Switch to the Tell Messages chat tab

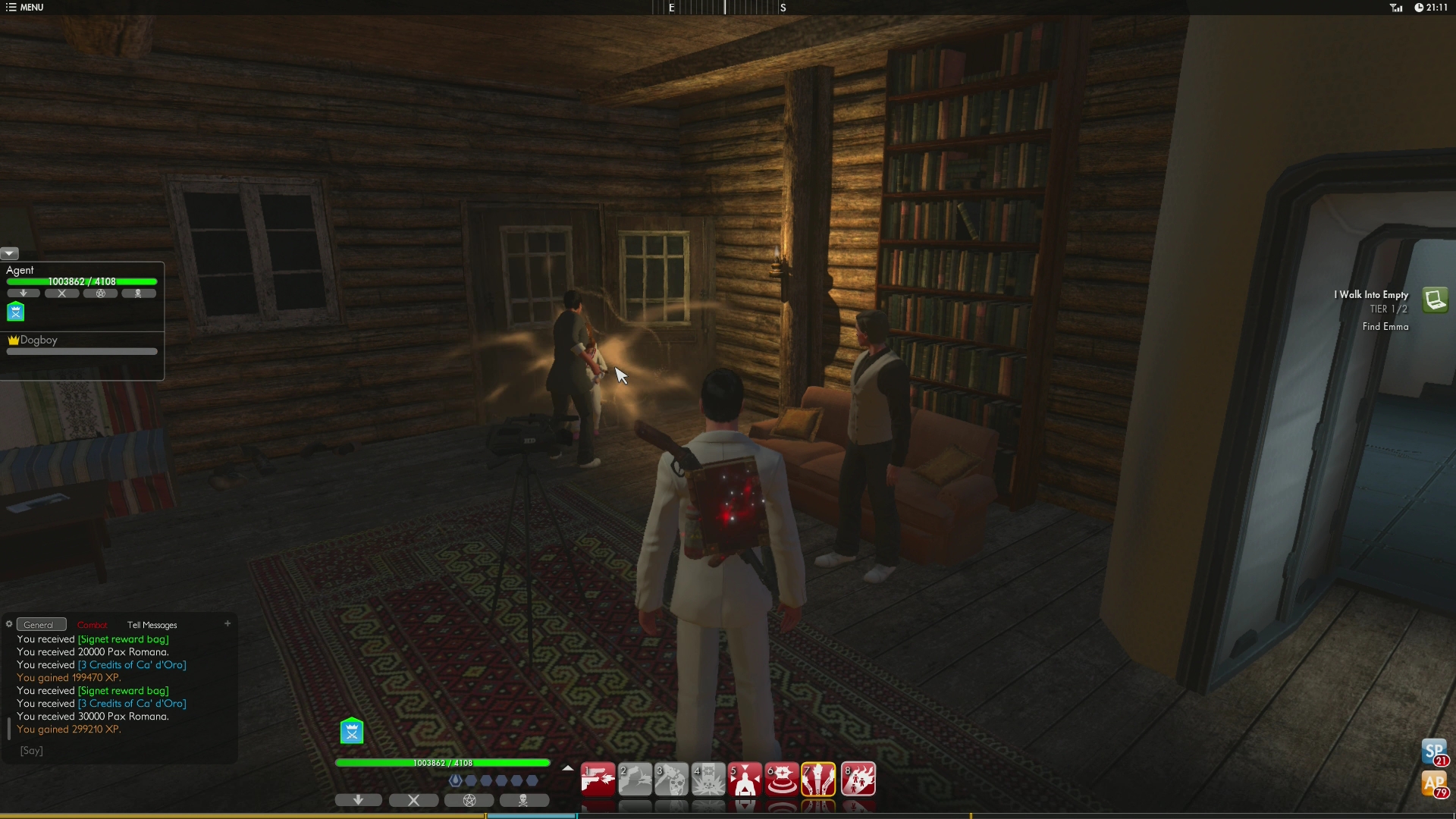(x=152, y=625)
